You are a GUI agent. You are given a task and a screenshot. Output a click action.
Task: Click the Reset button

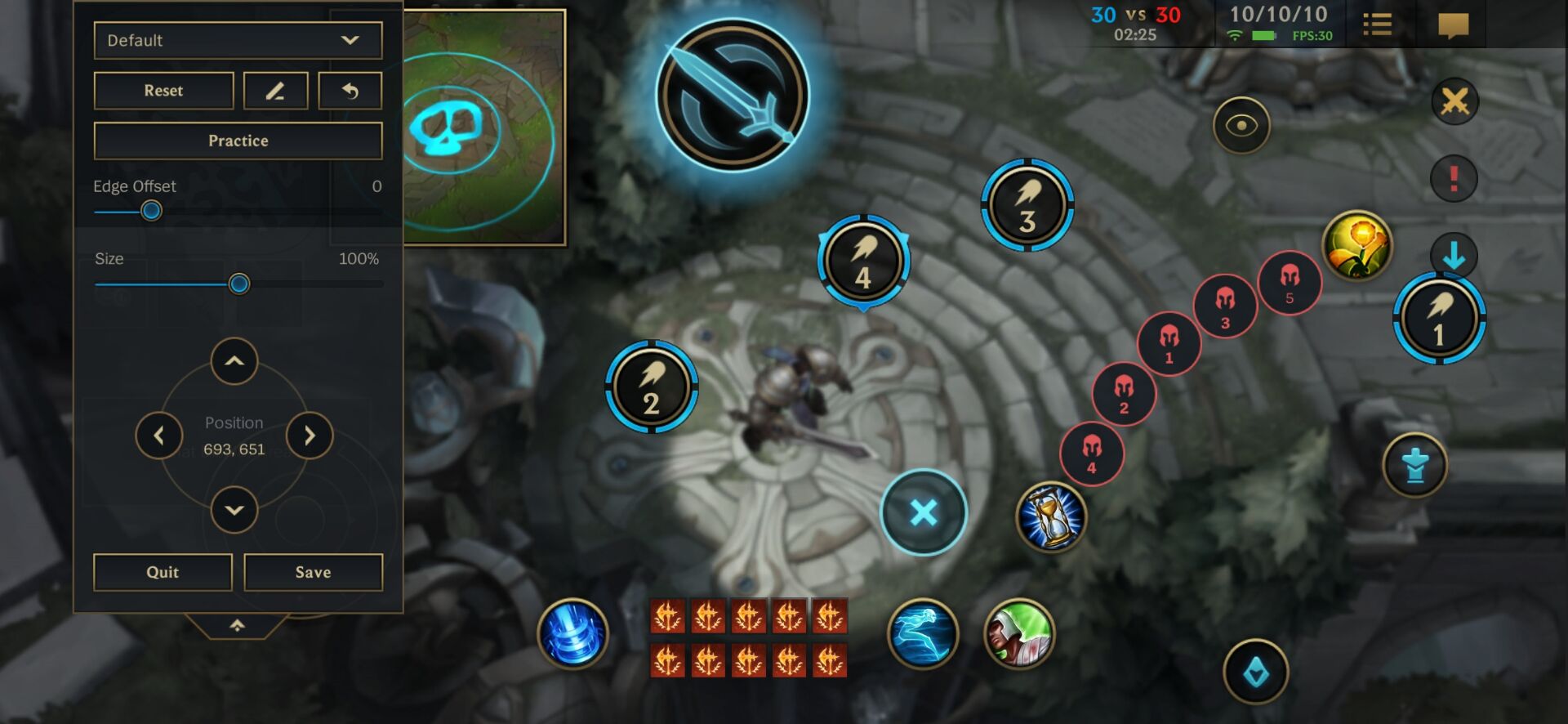pyautogui.click(x=163, y=91)
